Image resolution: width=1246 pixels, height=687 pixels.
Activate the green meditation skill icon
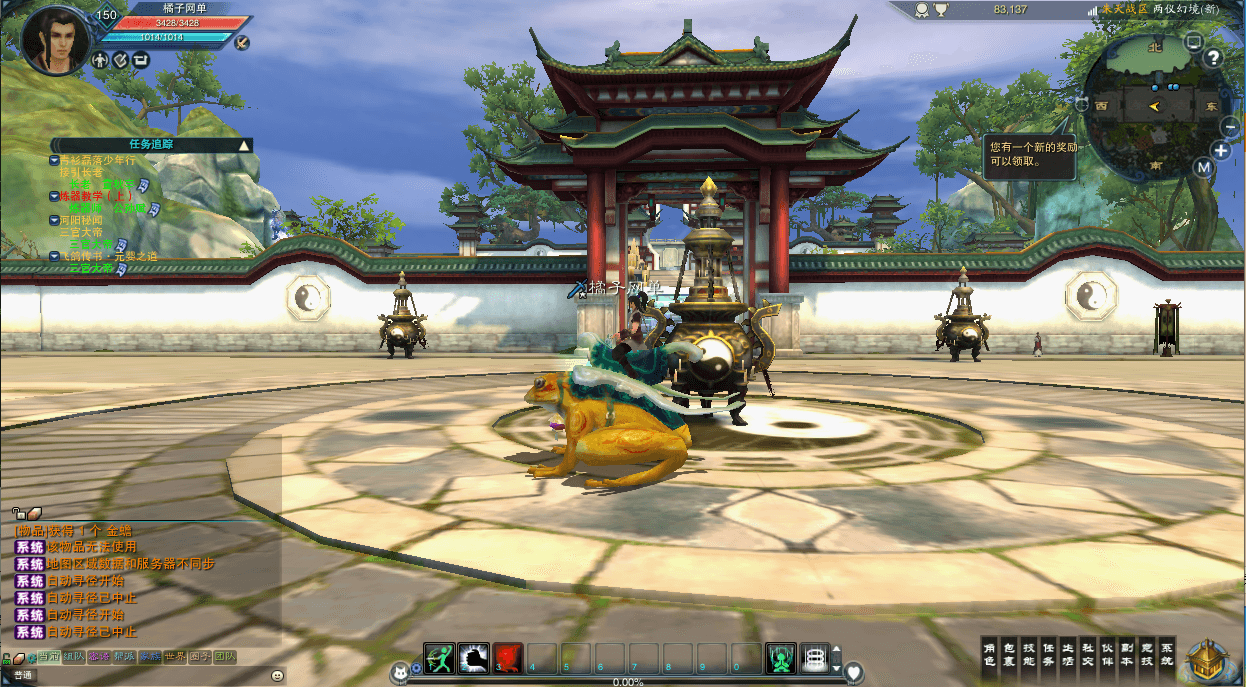click(781, 658)
